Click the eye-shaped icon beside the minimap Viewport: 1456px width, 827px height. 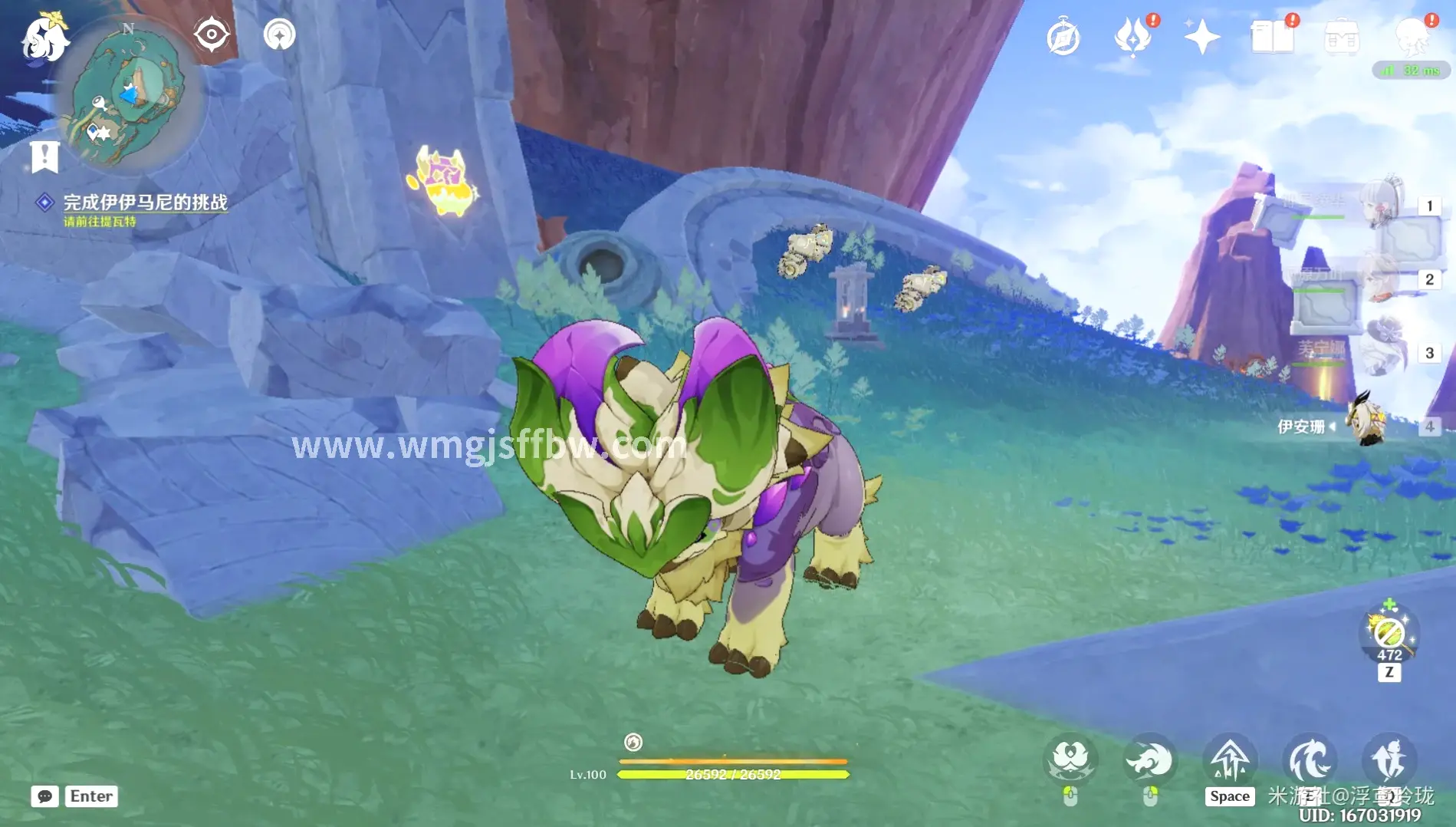coord(211,35)
